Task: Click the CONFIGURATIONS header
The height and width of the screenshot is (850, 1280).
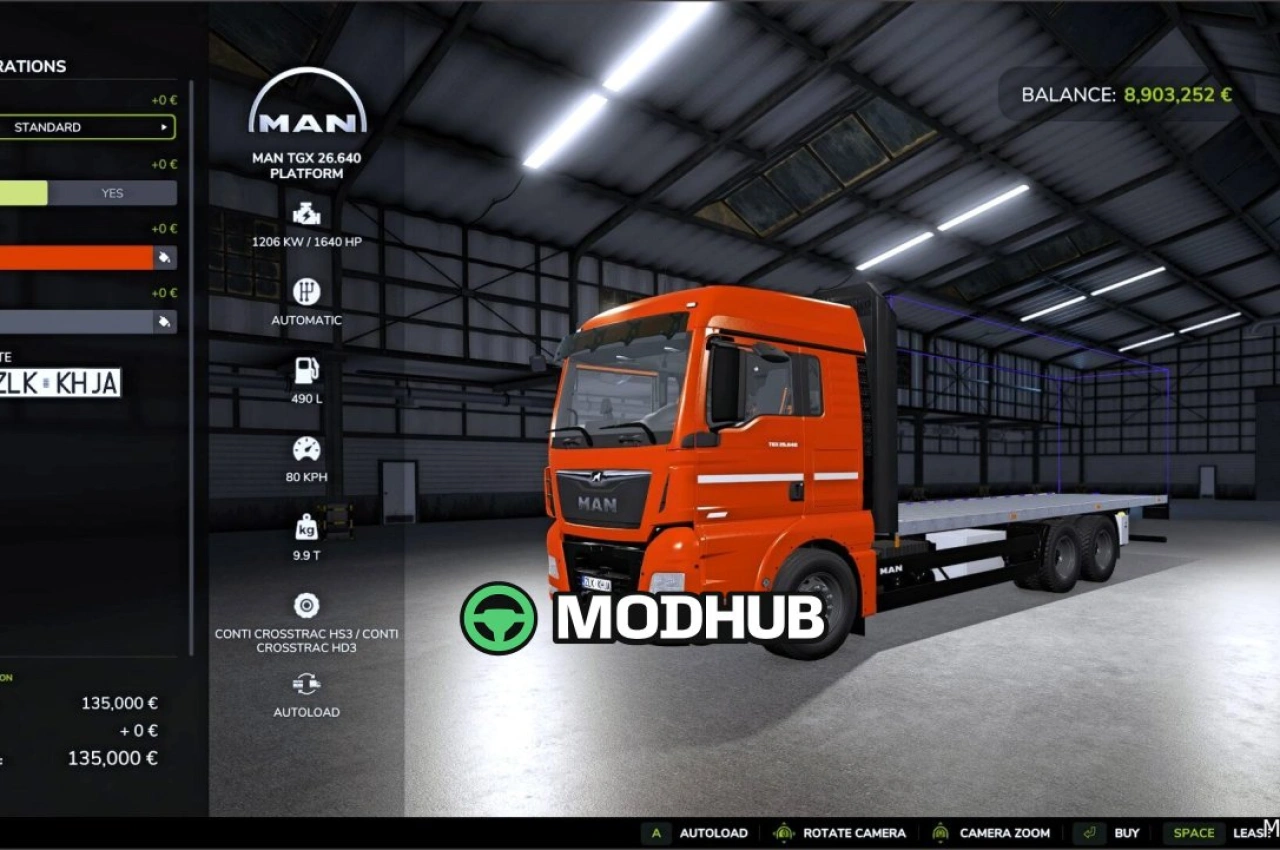Action: click(33, 66)
